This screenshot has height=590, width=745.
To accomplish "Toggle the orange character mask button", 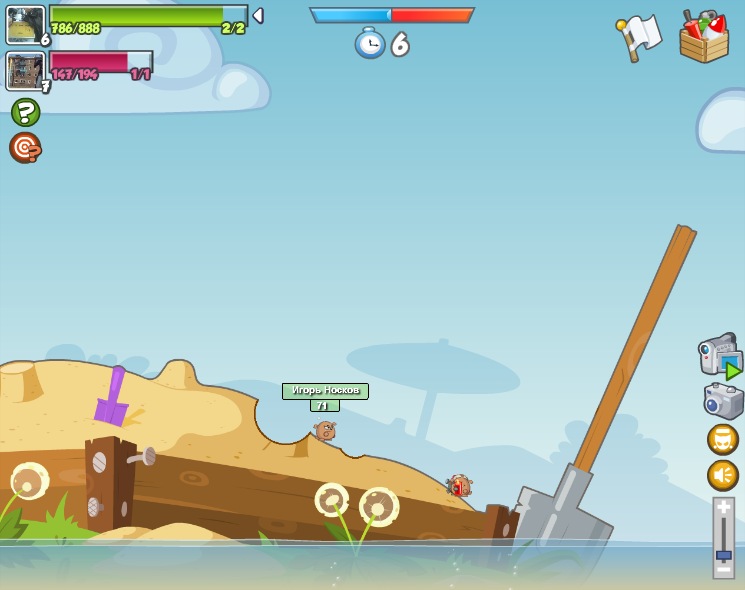I will (723, 439).
